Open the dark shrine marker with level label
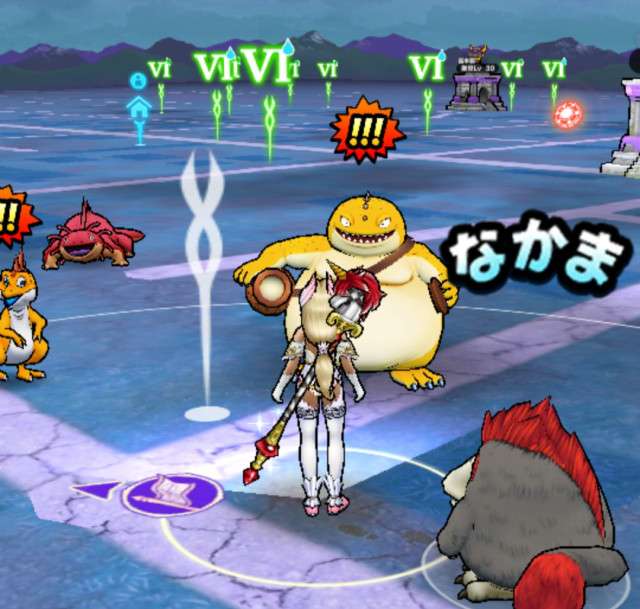 click(477, 82)
